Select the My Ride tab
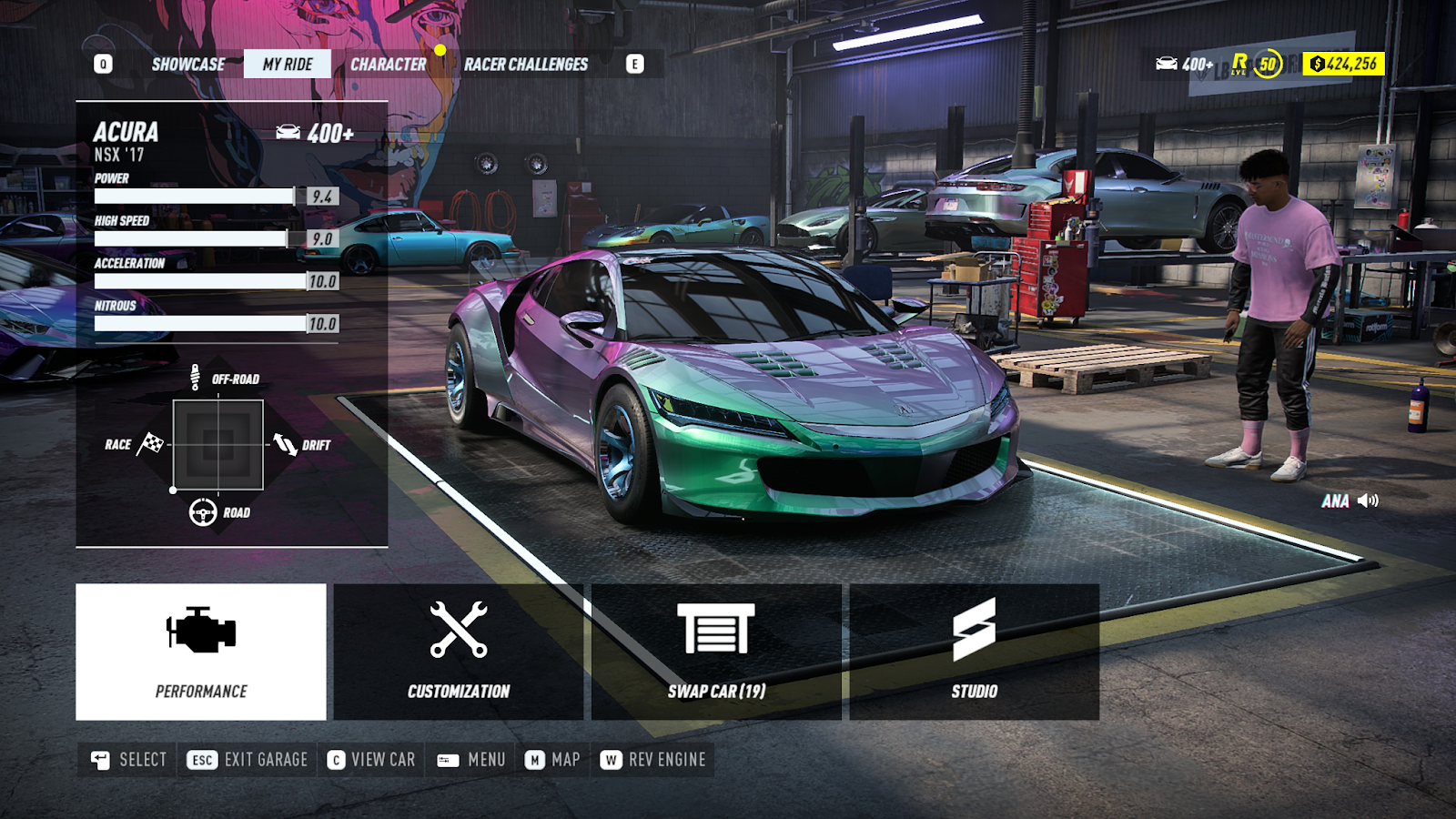This screenshot has height=819, width=1456. 288,65
